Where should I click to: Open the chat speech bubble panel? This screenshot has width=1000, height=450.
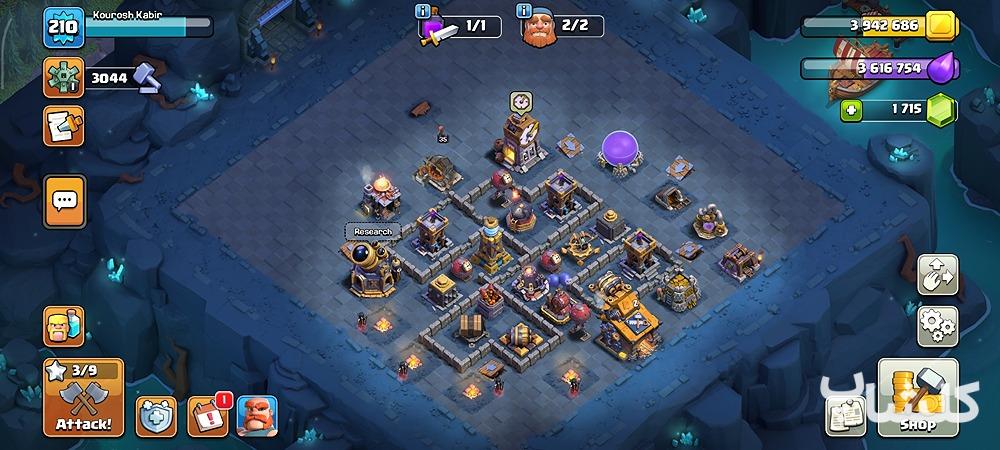[64, 200]
